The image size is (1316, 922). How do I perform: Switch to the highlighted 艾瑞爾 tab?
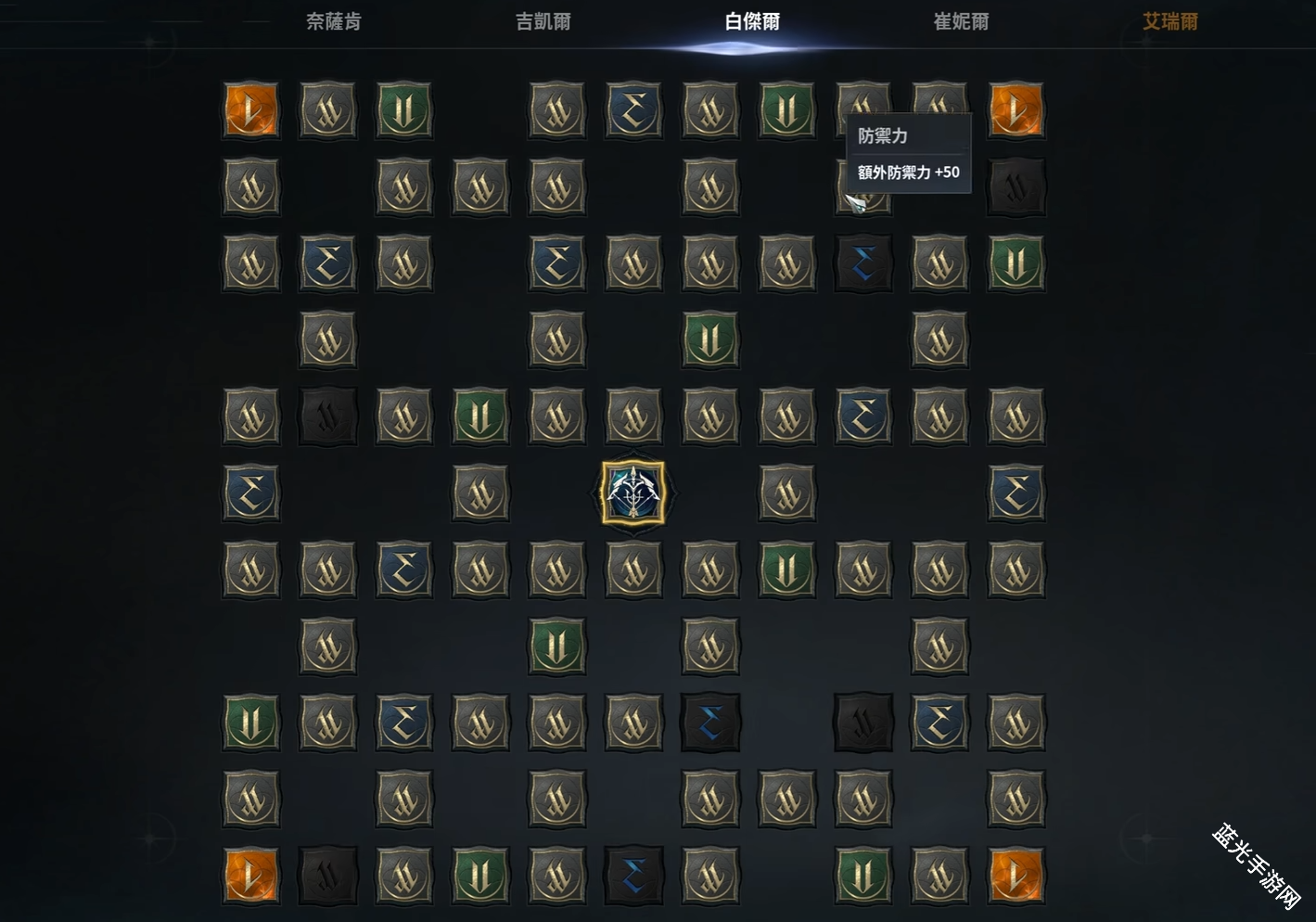(x=1169, y=21)
